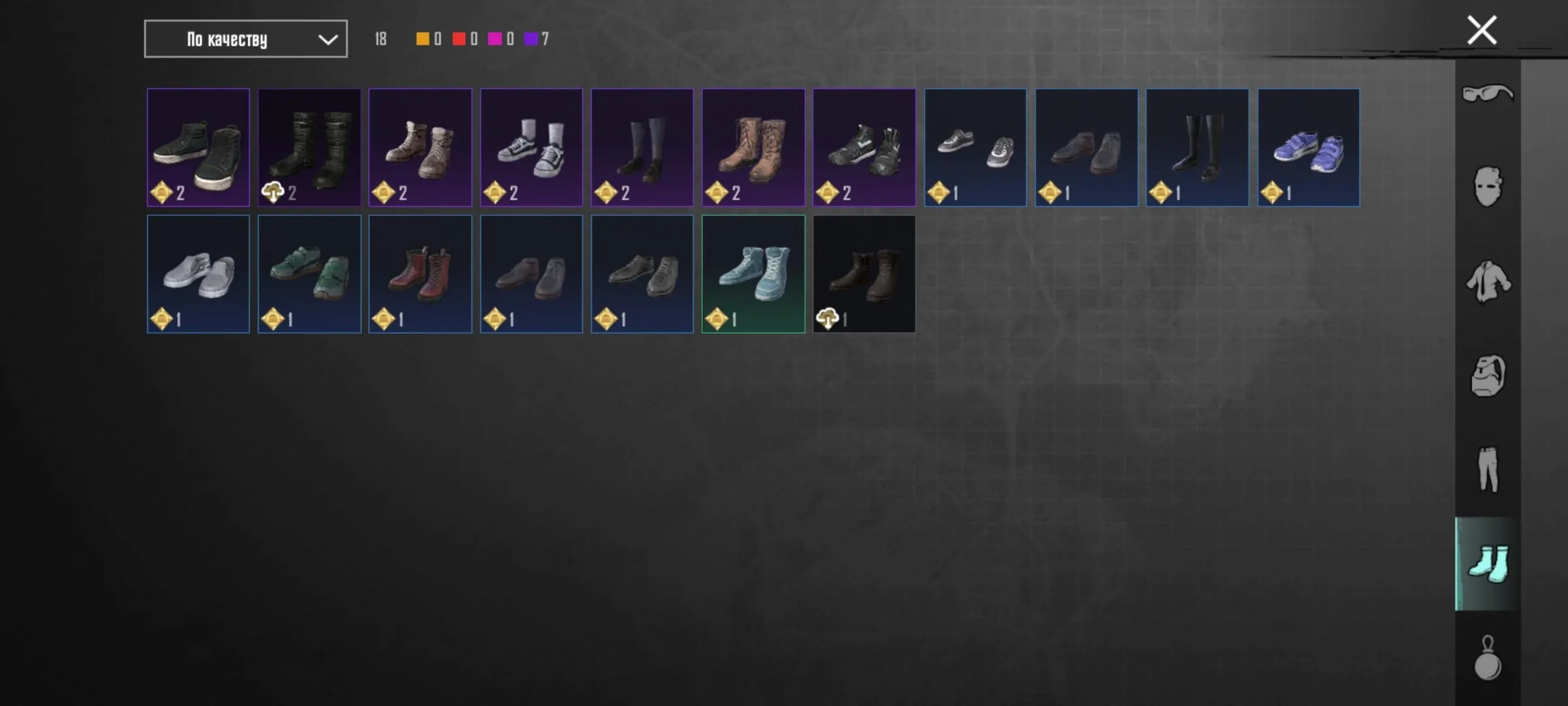Select the white slip-on shoes
Viewport: 1568px width, 706px height.
tap(198, 273)
